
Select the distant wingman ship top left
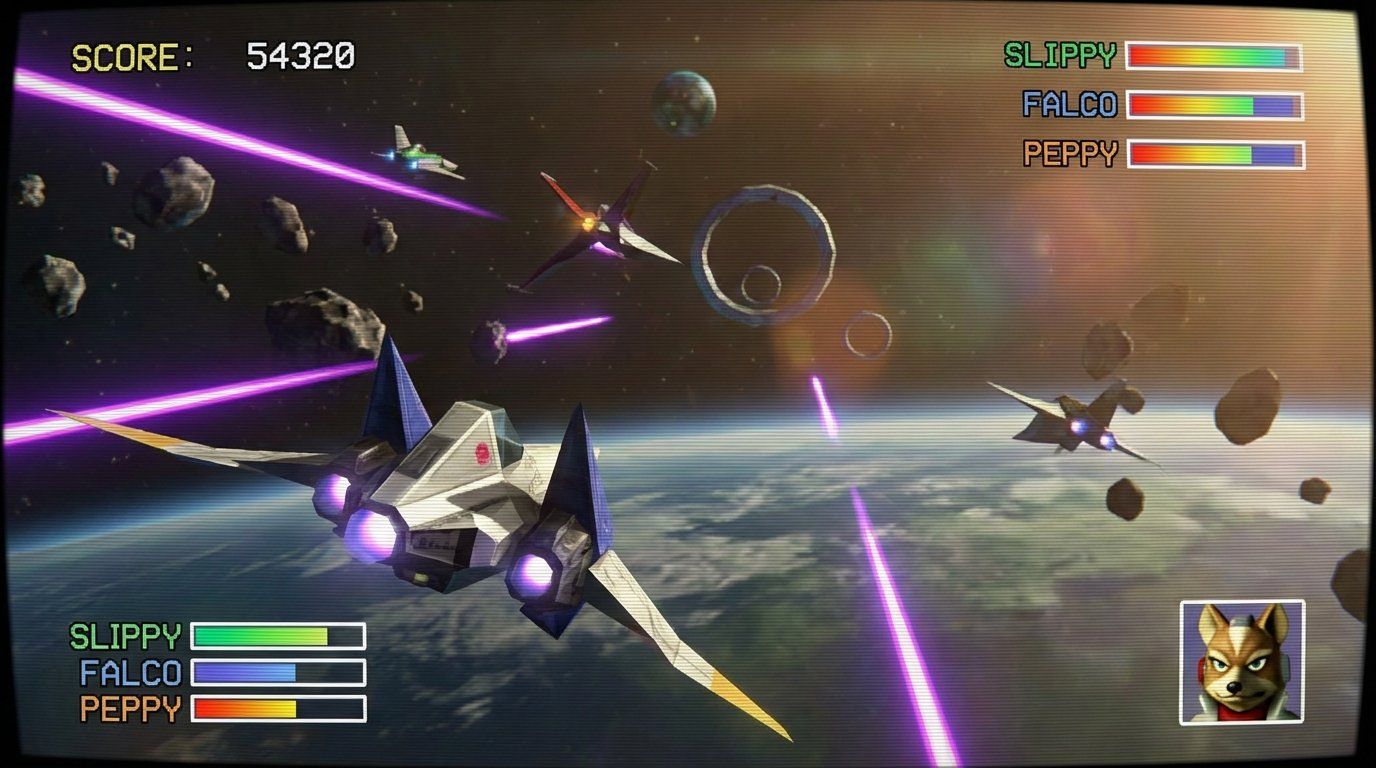[x=415, y=152]
